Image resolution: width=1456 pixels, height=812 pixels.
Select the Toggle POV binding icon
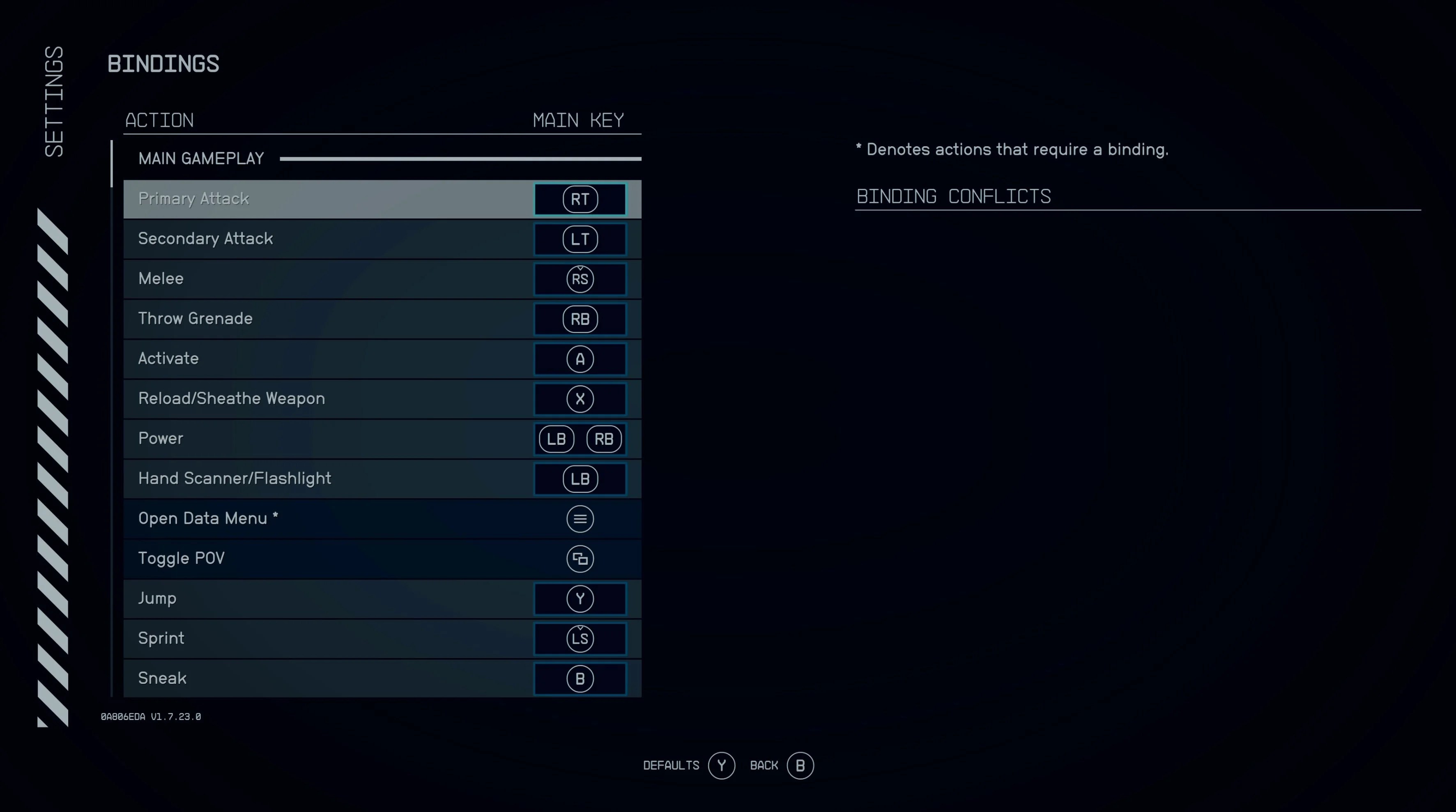(x=580, y=559)
